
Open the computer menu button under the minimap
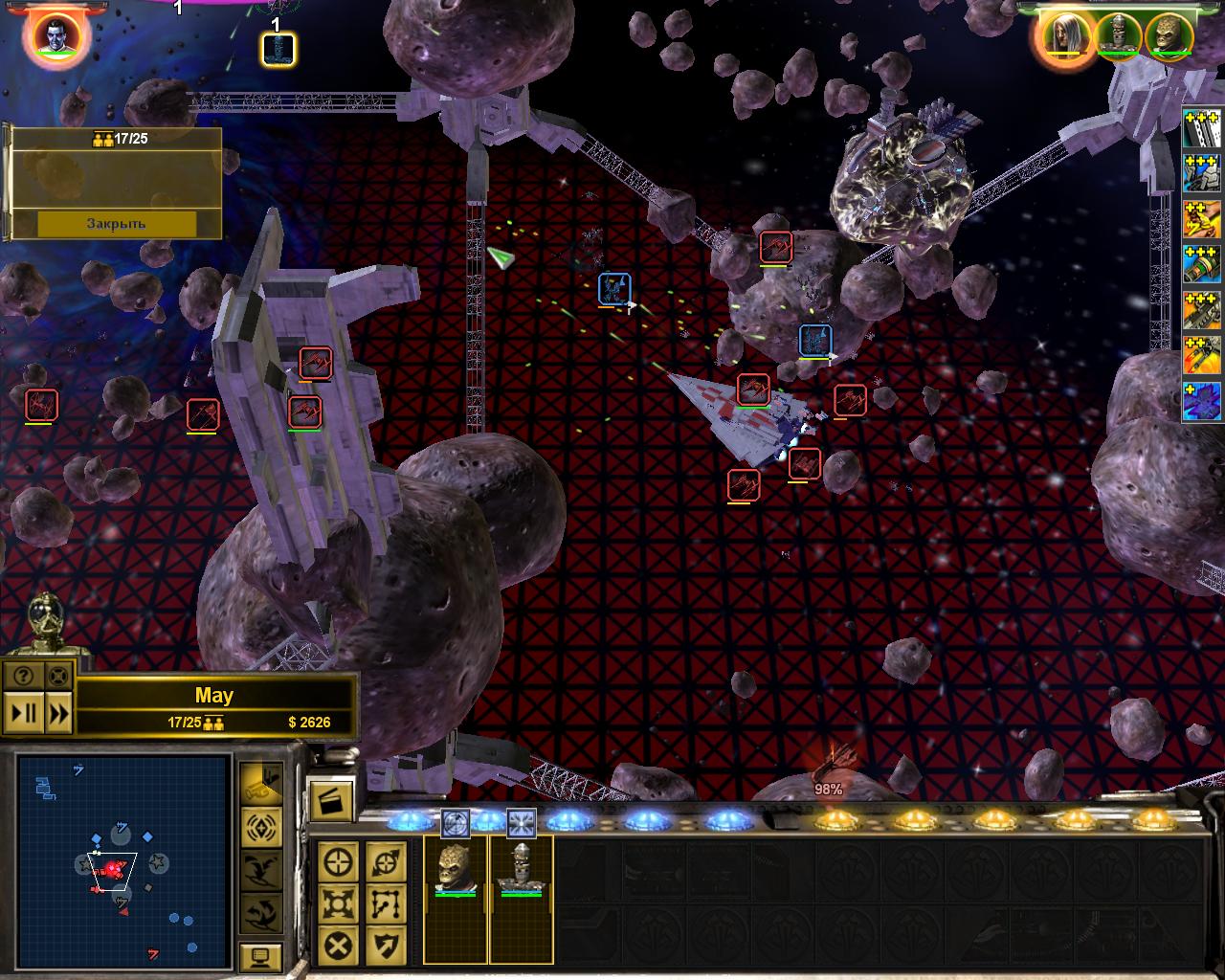260,955
